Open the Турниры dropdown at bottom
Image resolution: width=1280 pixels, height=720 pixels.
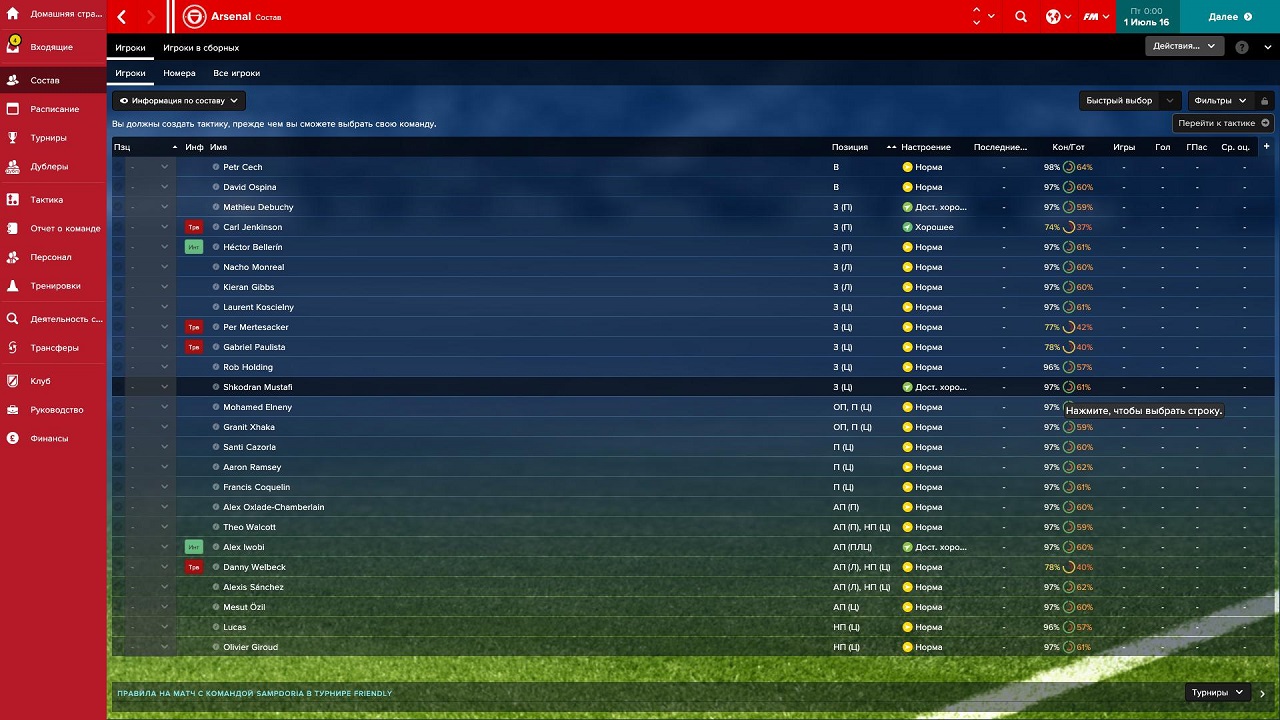1216,692
